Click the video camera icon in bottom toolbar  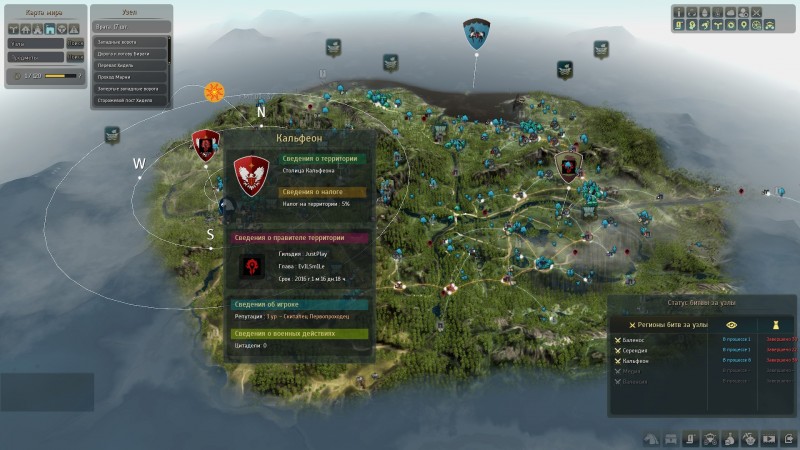(768, 438)
